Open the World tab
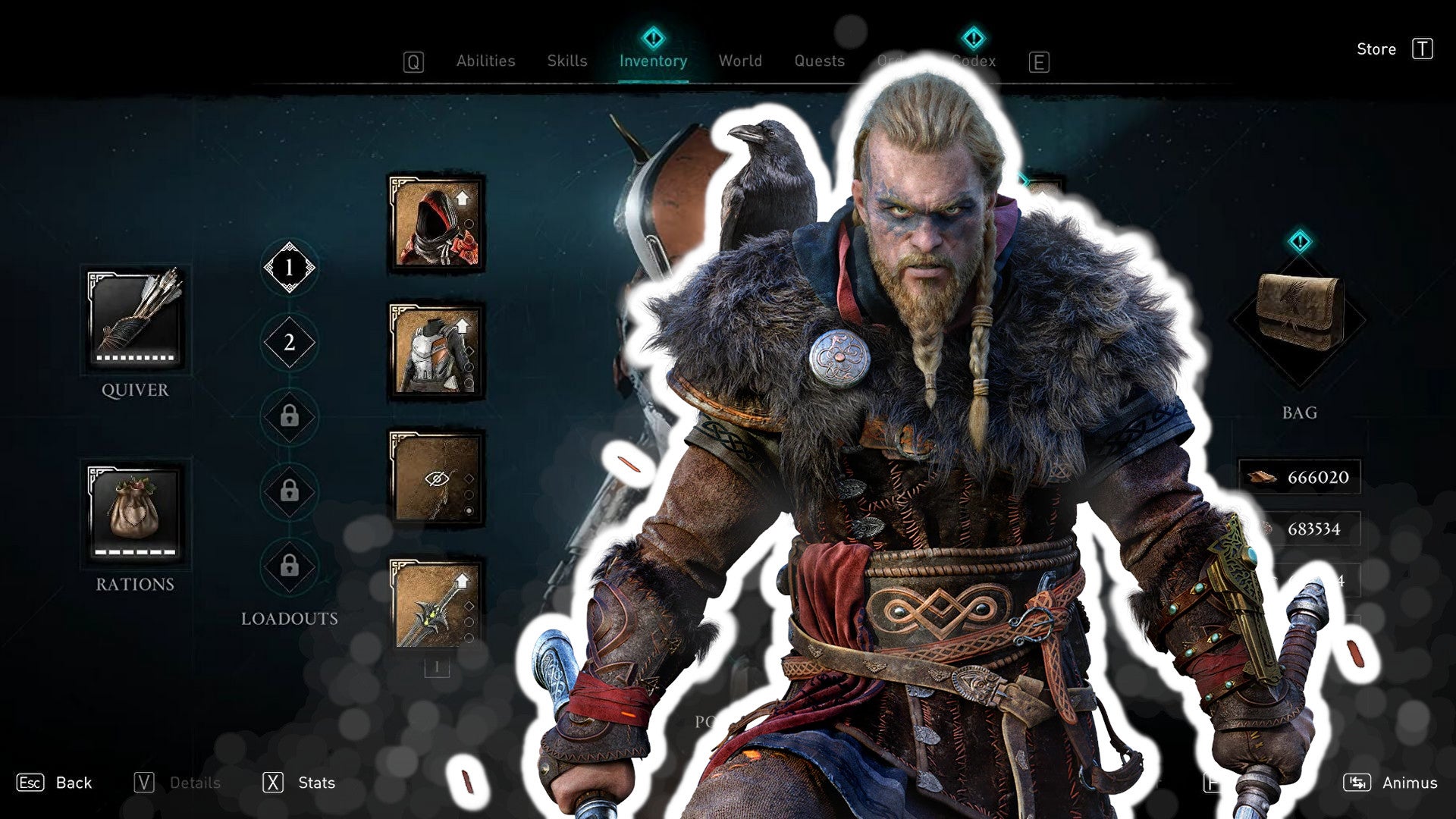 [x=740, y=61]
